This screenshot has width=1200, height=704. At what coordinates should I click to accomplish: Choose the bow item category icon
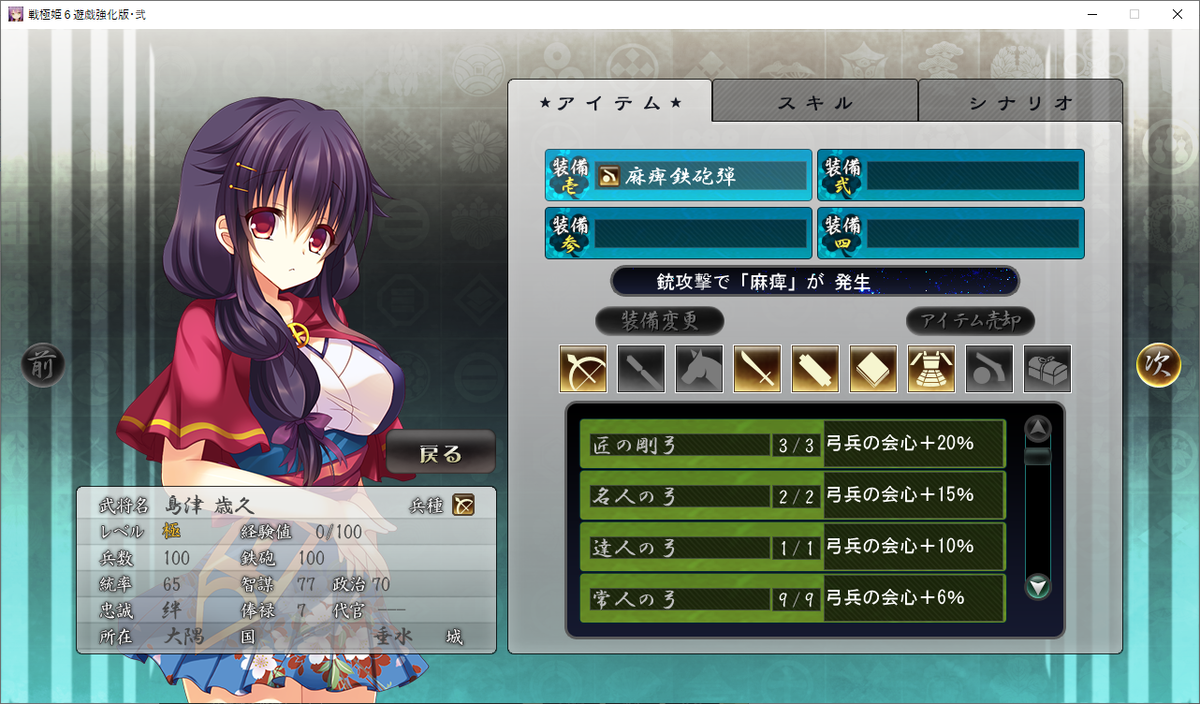pos(583,369)
